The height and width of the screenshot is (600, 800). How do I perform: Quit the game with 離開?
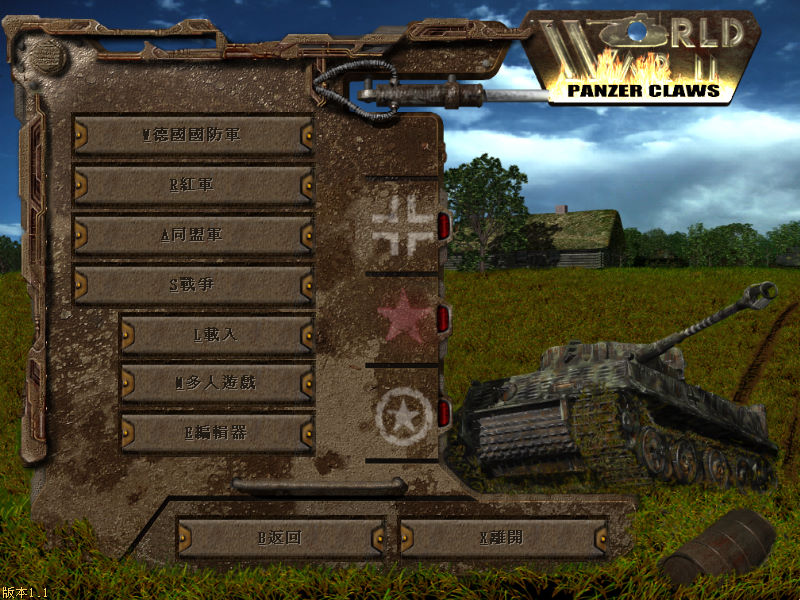point(502,538)
